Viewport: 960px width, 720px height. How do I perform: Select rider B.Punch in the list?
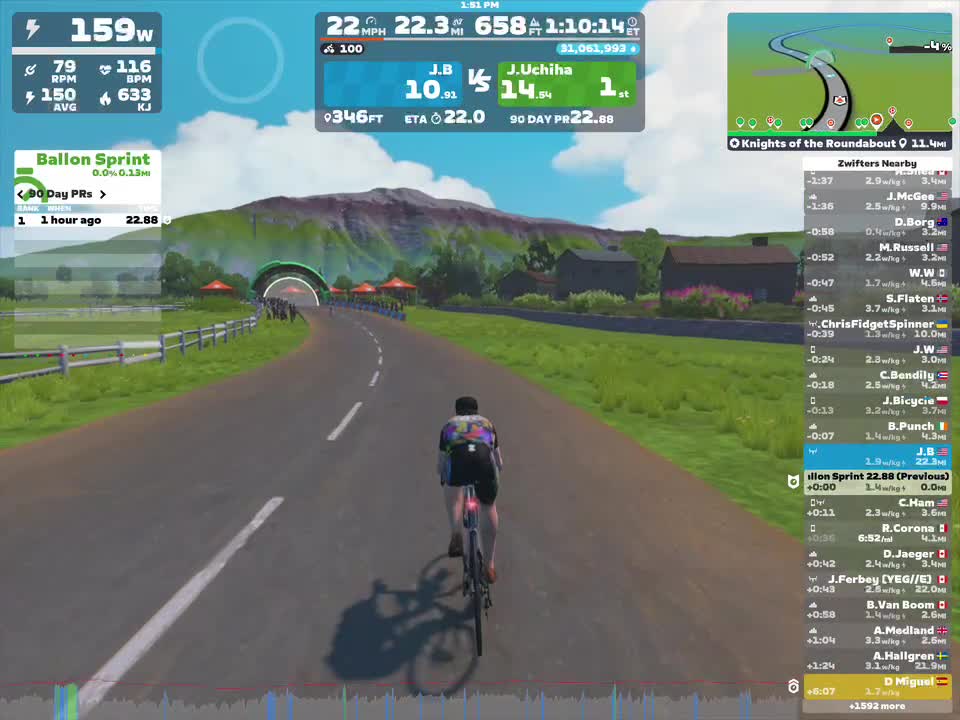[877, 431]
